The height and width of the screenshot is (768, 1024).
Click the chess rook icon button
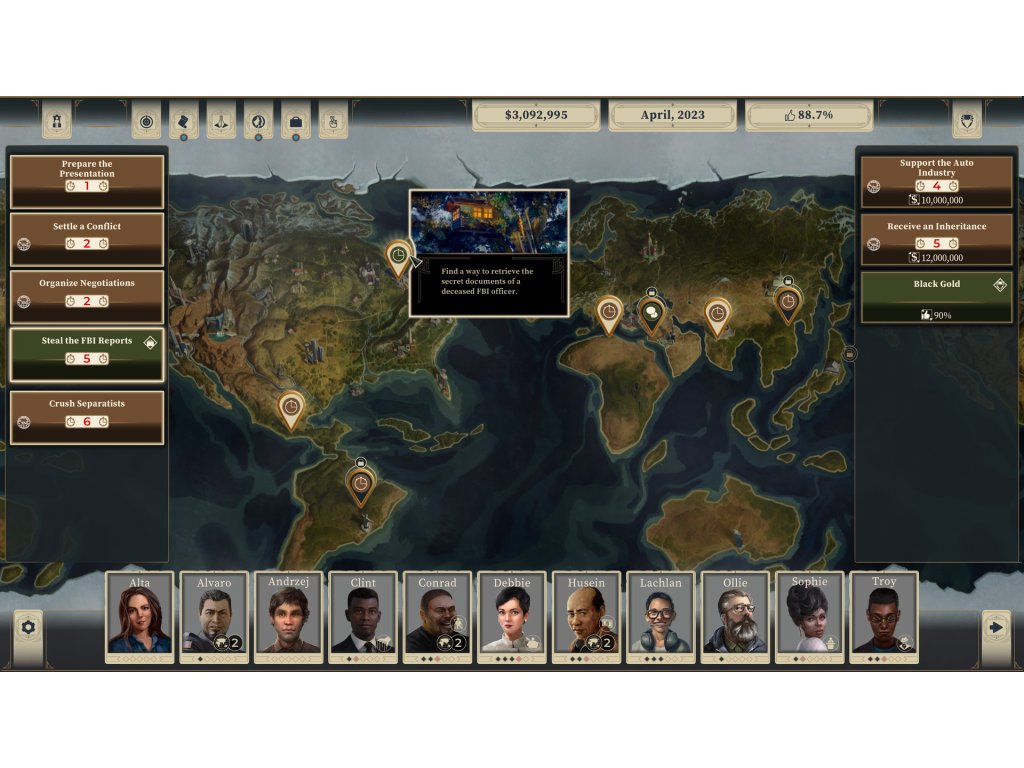point(56,120)
